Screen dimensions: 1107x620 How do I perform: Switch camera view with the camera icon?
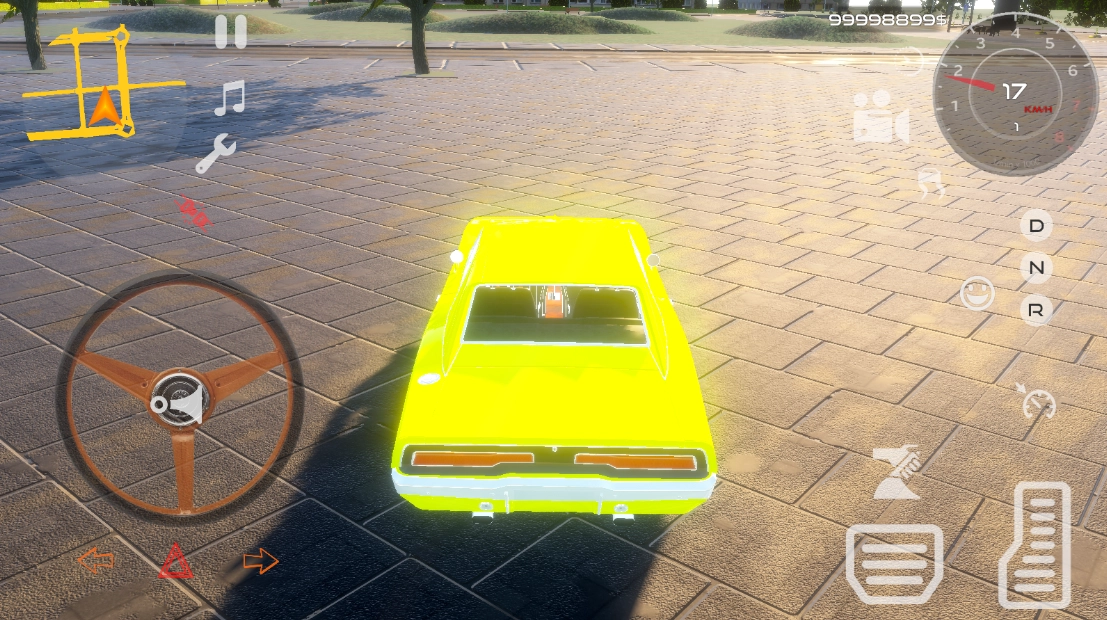[x=881, y=117]
